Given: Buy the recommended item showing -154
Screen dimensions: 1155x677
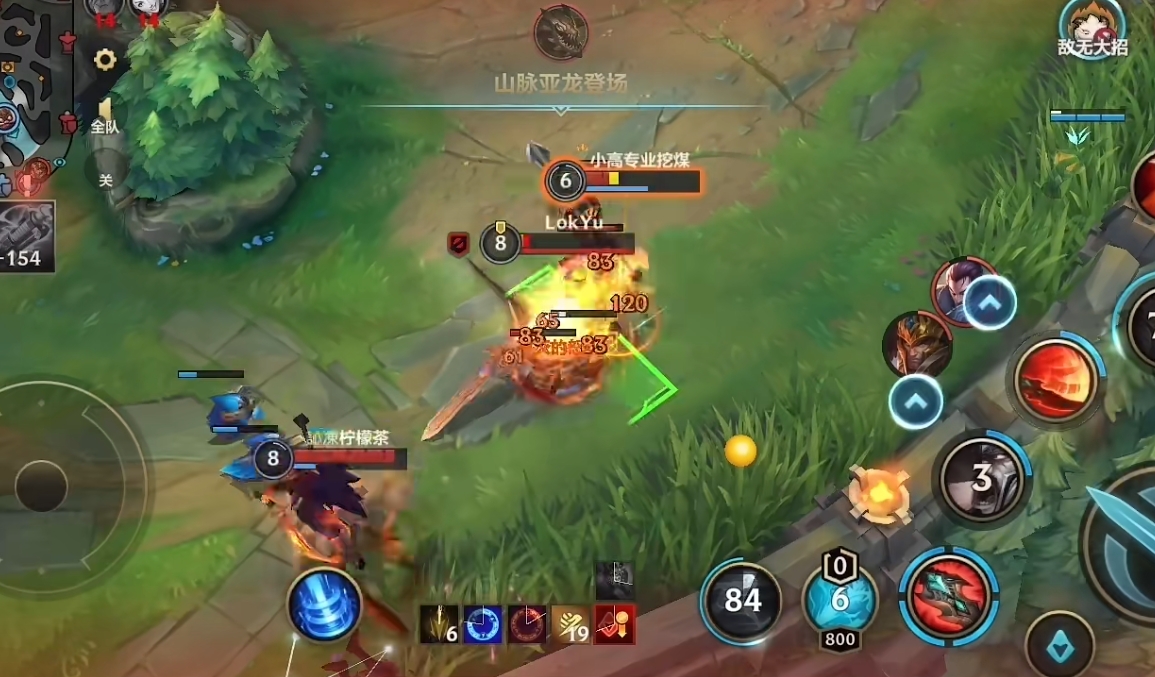Looking at the screenshot, I should tap(26, 235).
